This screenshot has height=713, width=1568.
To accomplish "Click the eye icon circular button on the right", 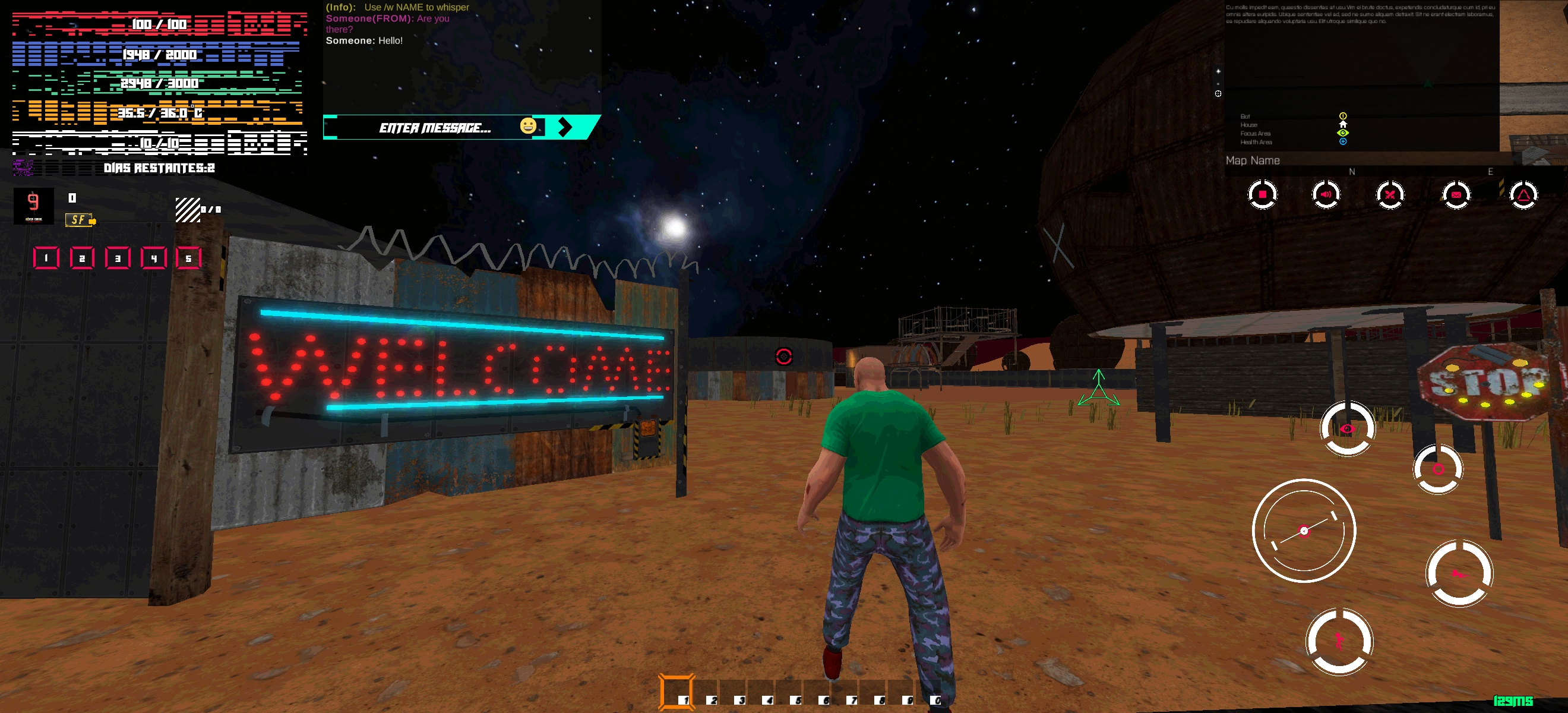I will (1347, 429).
